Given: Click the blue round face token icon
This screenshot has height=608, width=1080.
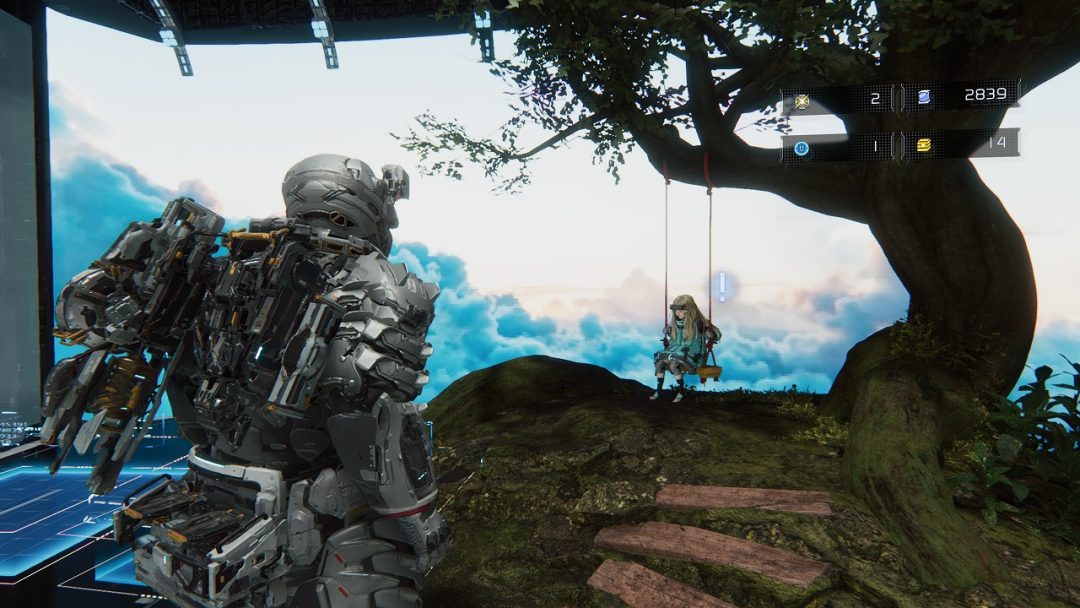Looking at the screenshot, I should pyautogui.click(x=801, y=146).
